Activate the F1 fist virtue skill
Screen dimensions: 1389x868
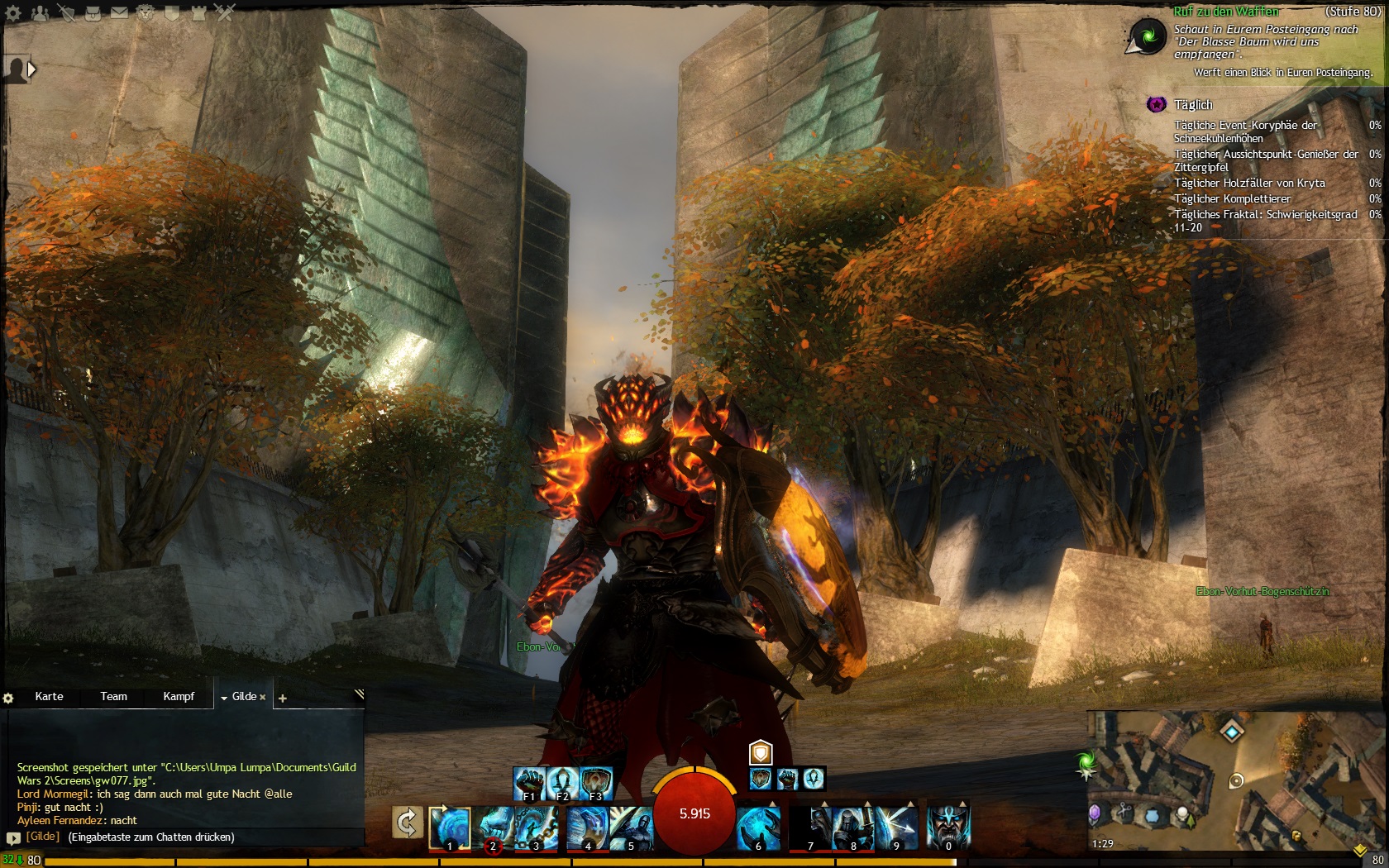(529, 783)
